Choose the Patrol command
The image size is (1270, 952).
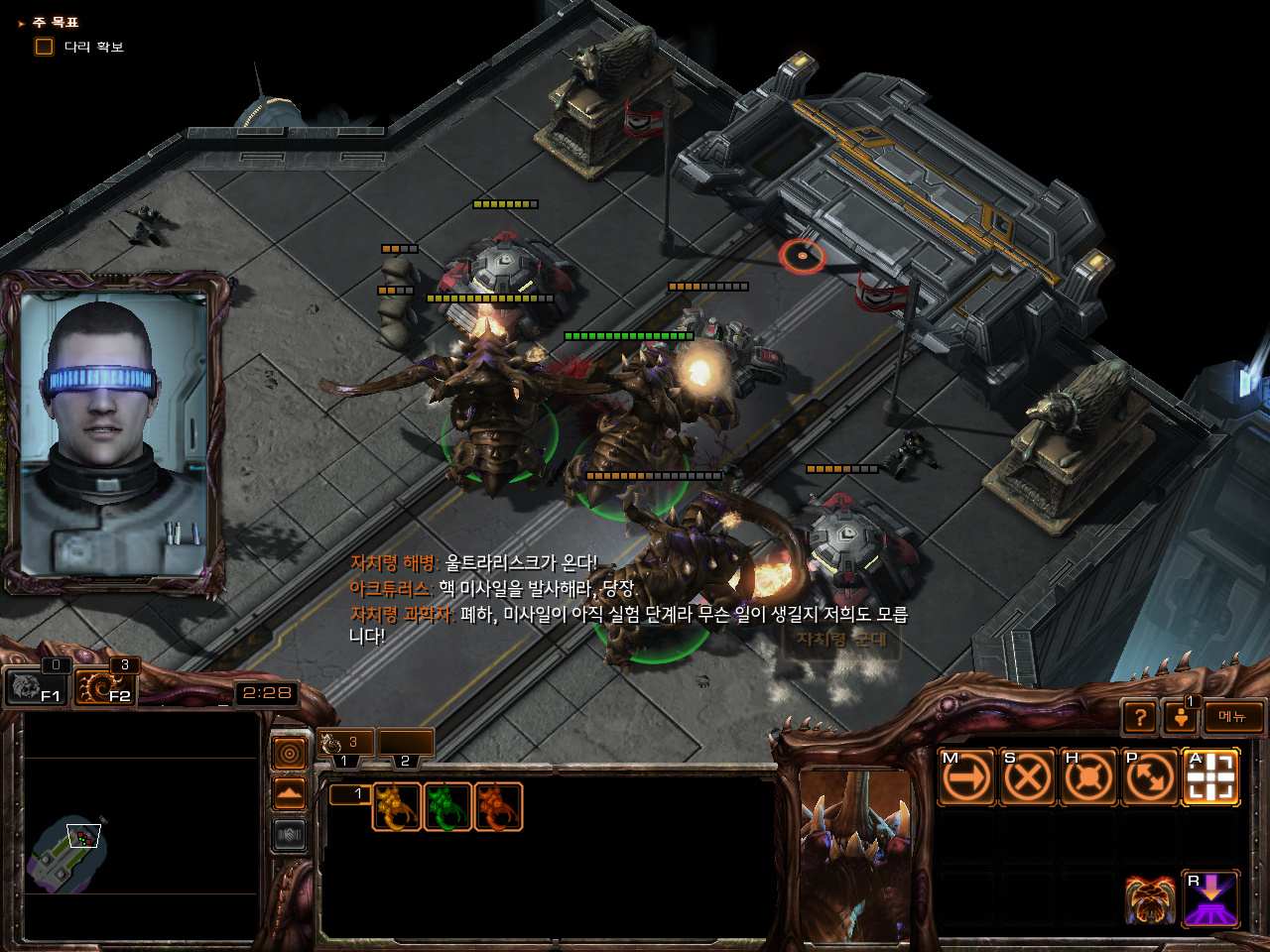tap(1150, 776)
